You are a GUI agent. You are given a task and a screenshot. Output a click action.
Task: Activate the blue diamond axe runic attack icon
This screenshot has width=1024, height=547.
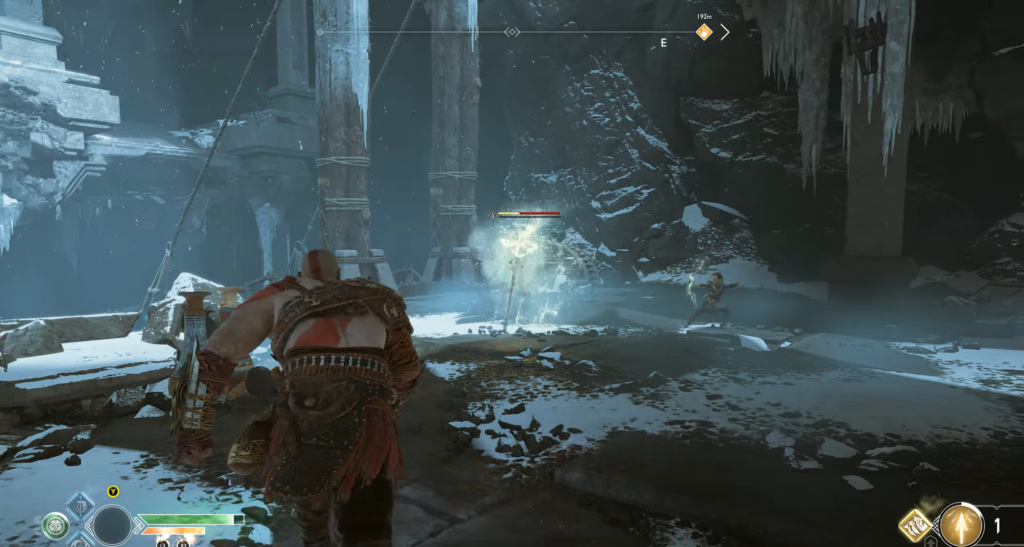point(80,505)
